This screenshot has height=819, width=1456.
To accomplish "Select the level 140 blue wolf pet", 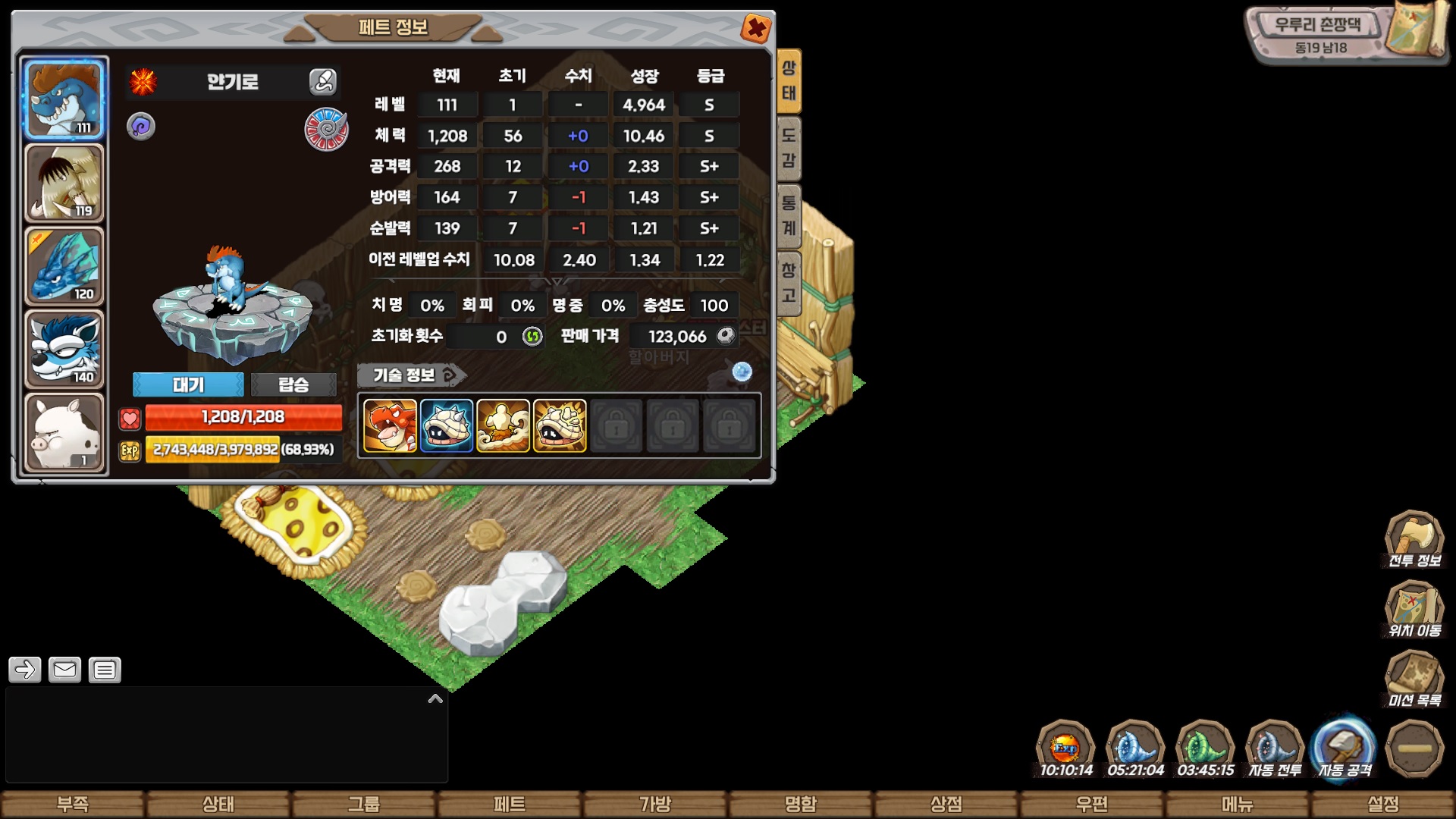I will pyautogui.click(x=64, y=350).
